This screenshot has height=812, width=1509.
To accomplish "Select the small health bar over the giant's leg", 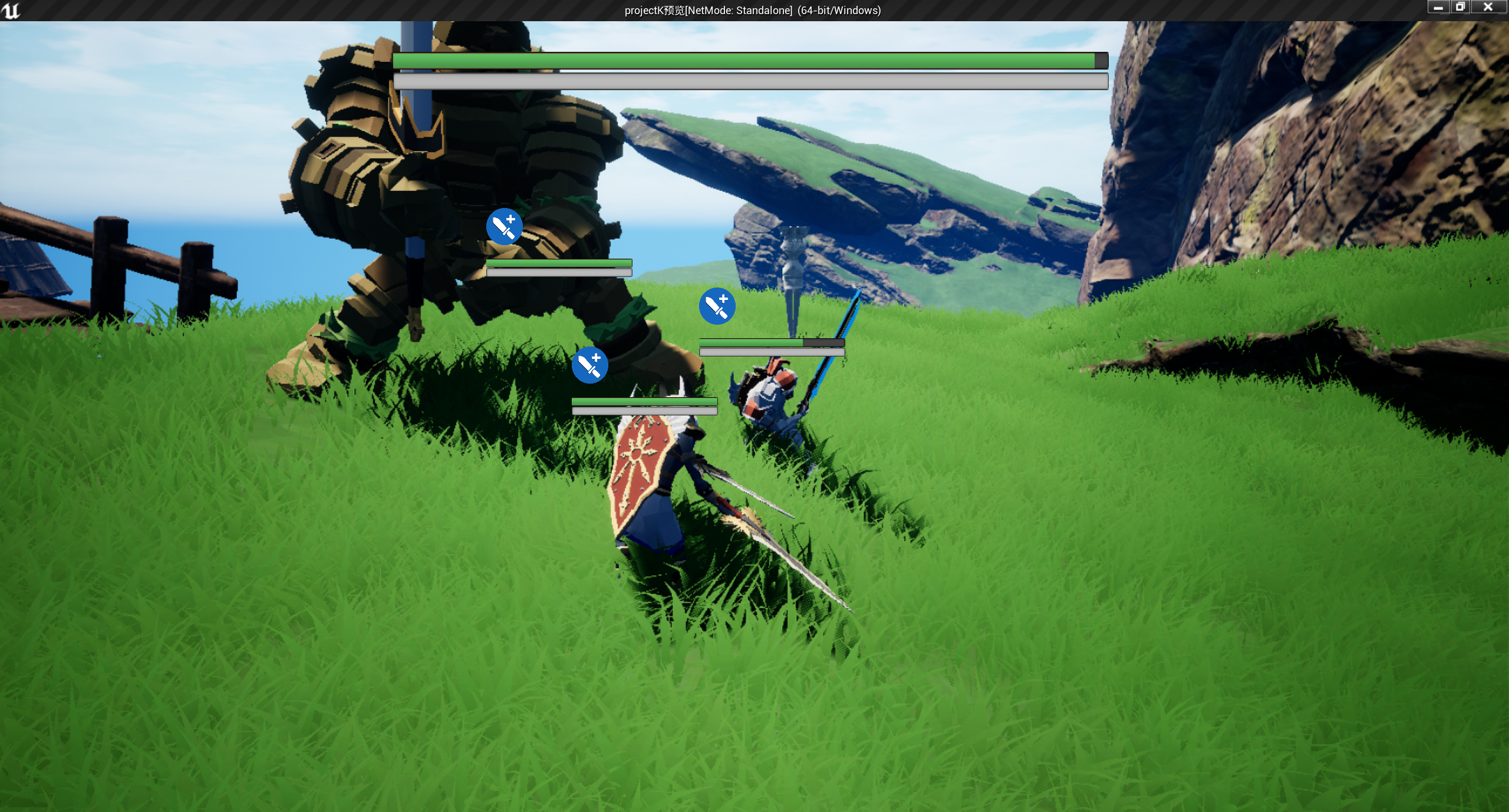I will pos(558,262).
